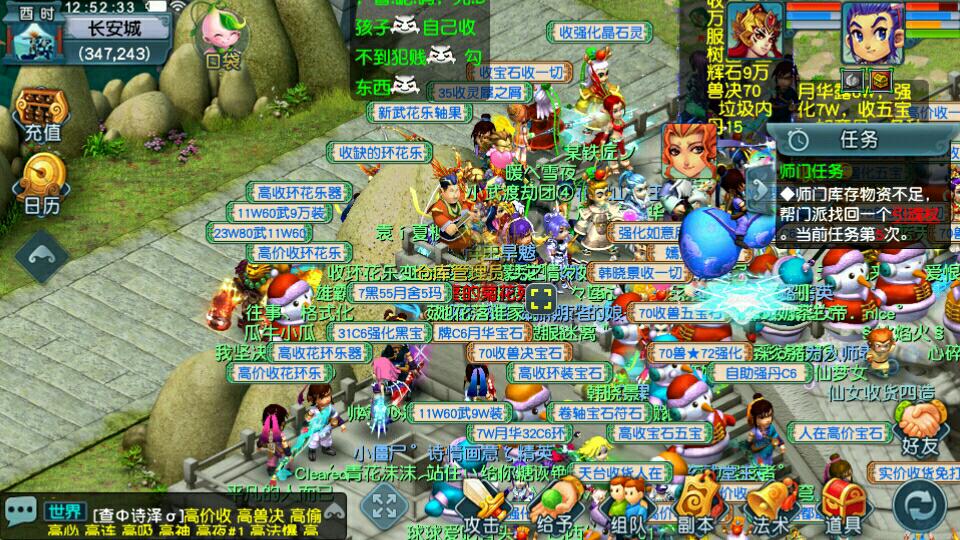Viewport: 960px width, 540px height.
Task: Open the 法术 spells bell icon
Action: click(770, 506)
